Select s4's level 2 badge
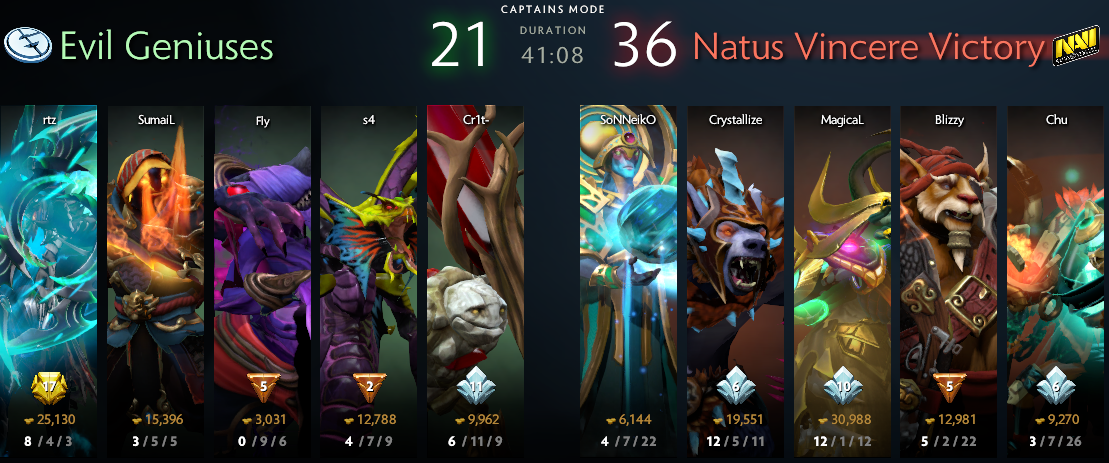 (369, 387)
